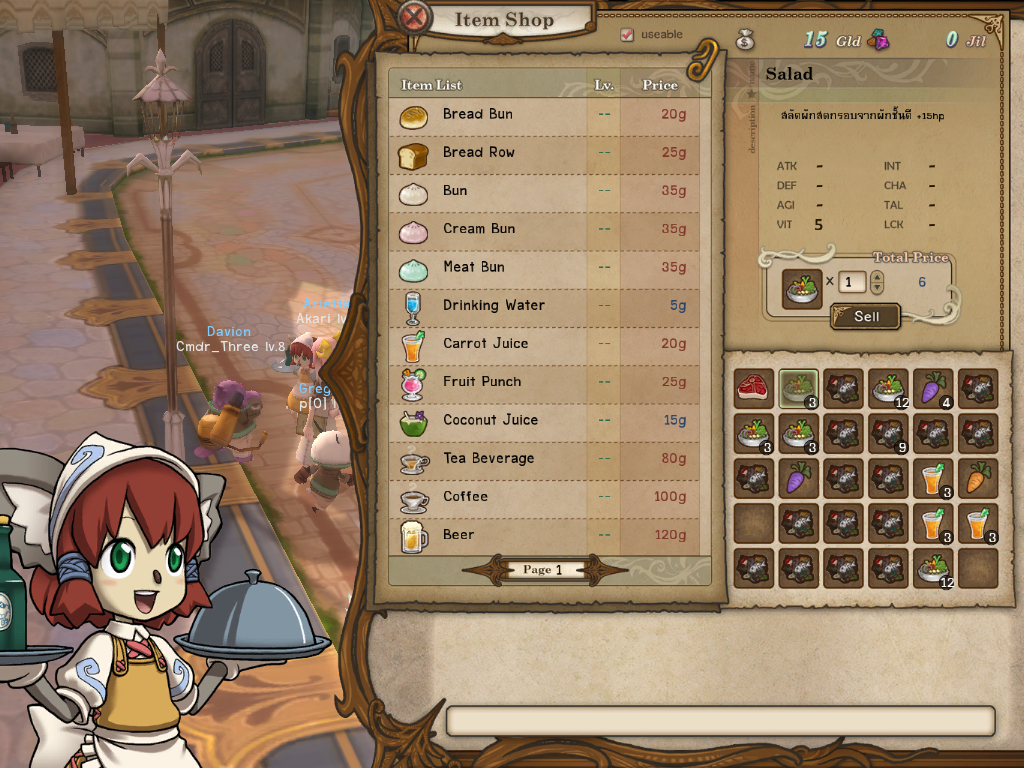Select the raw meat inventory slot
Image resolution: width=1024 pixels, height=768 pixels.
(x=754, y=388)
